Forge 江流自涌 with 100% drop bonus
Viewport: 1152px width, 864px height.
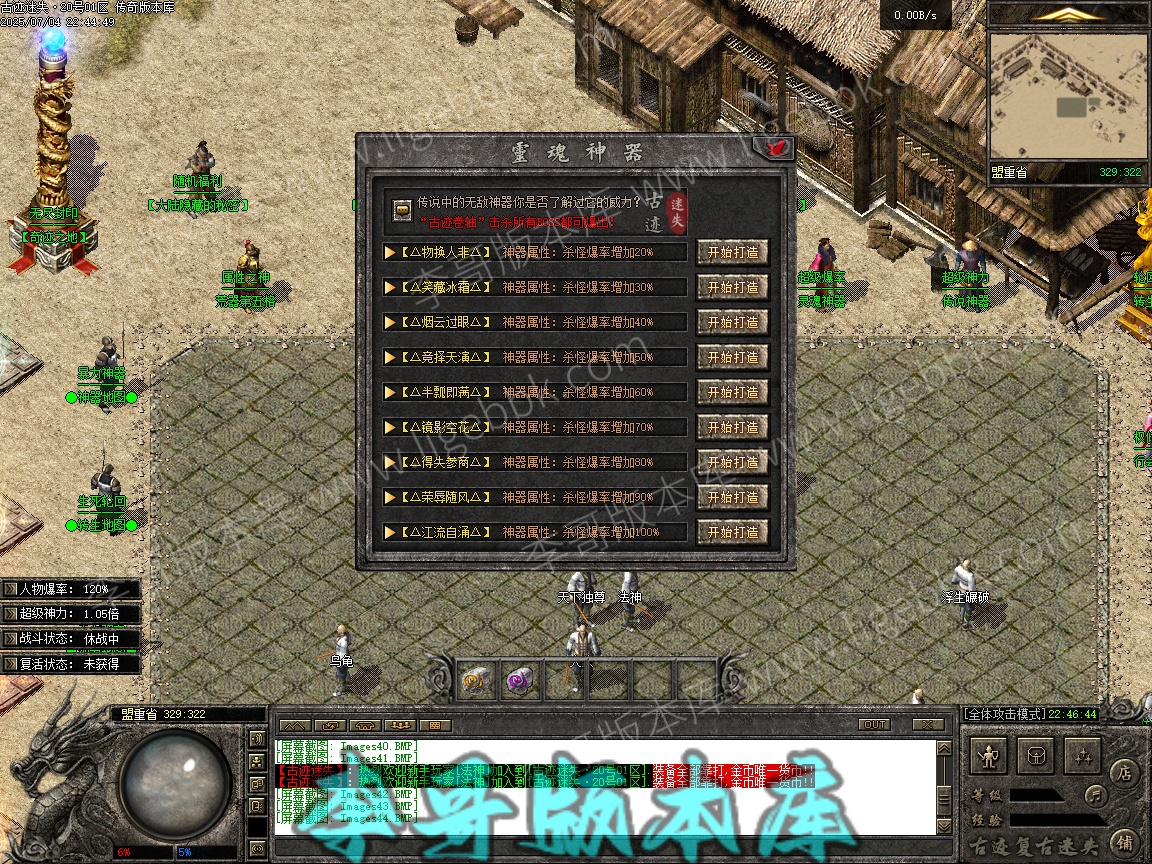point(732,532)
